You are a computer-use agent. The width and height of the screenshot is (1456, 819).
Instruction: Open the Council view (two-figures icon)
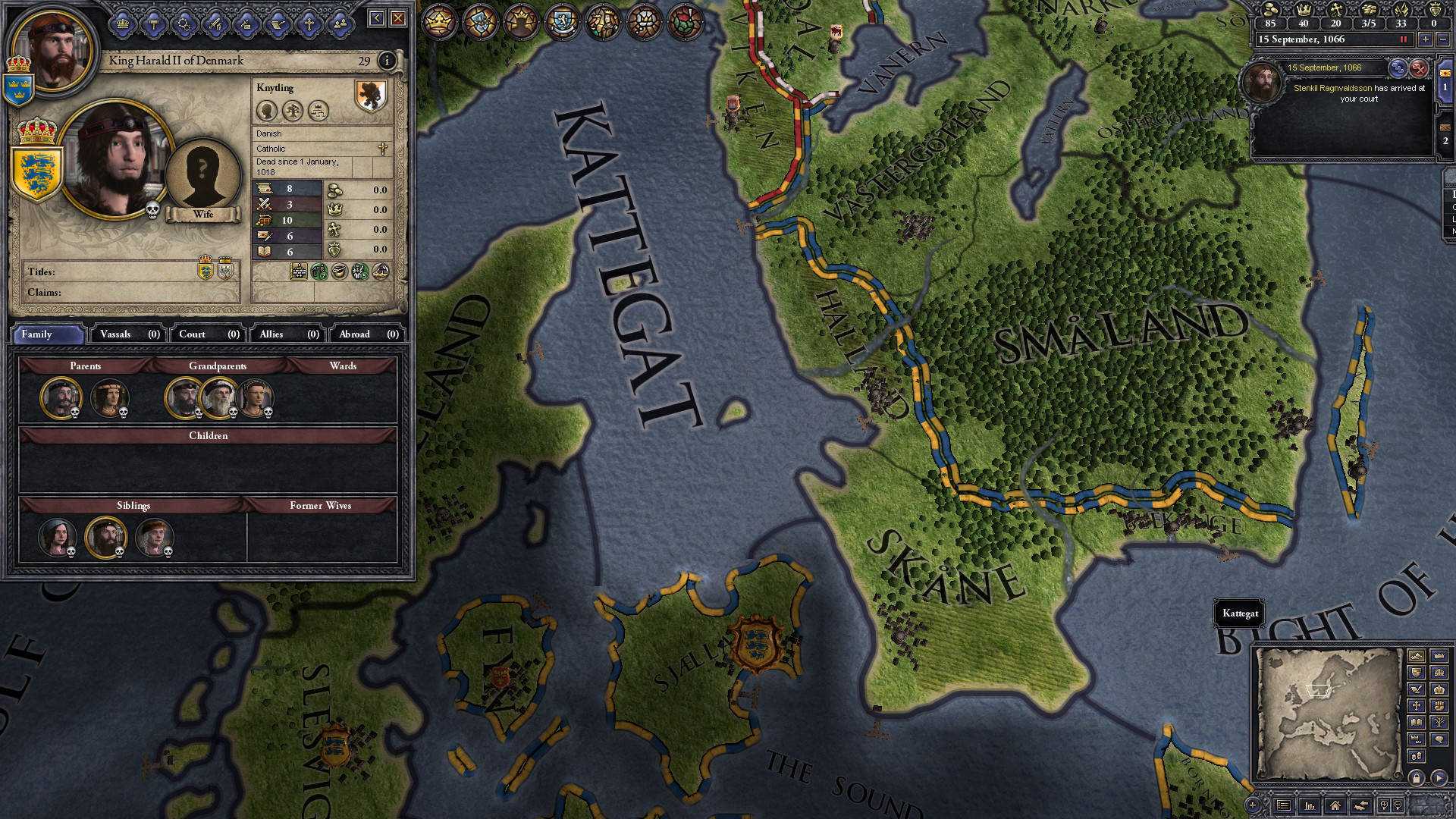(340, 25)
